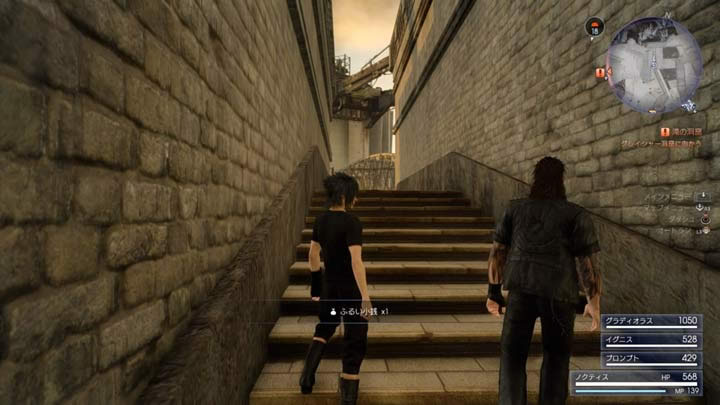This screenshot has width=720, height=405.
Task: Select Ignis party member row
Action: click(x=652, y=340)
